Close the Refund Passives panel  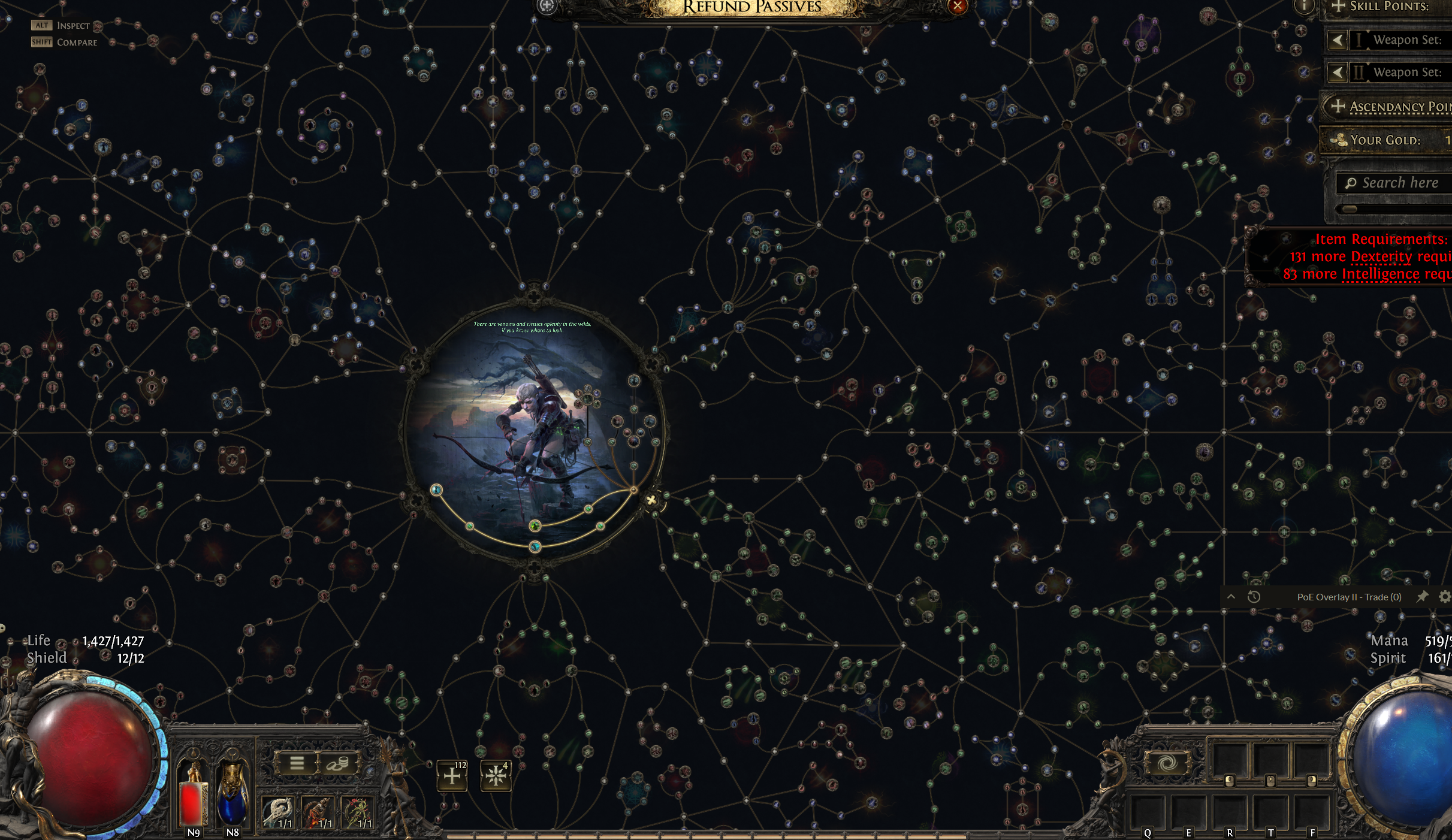click(x=957, y=6)
